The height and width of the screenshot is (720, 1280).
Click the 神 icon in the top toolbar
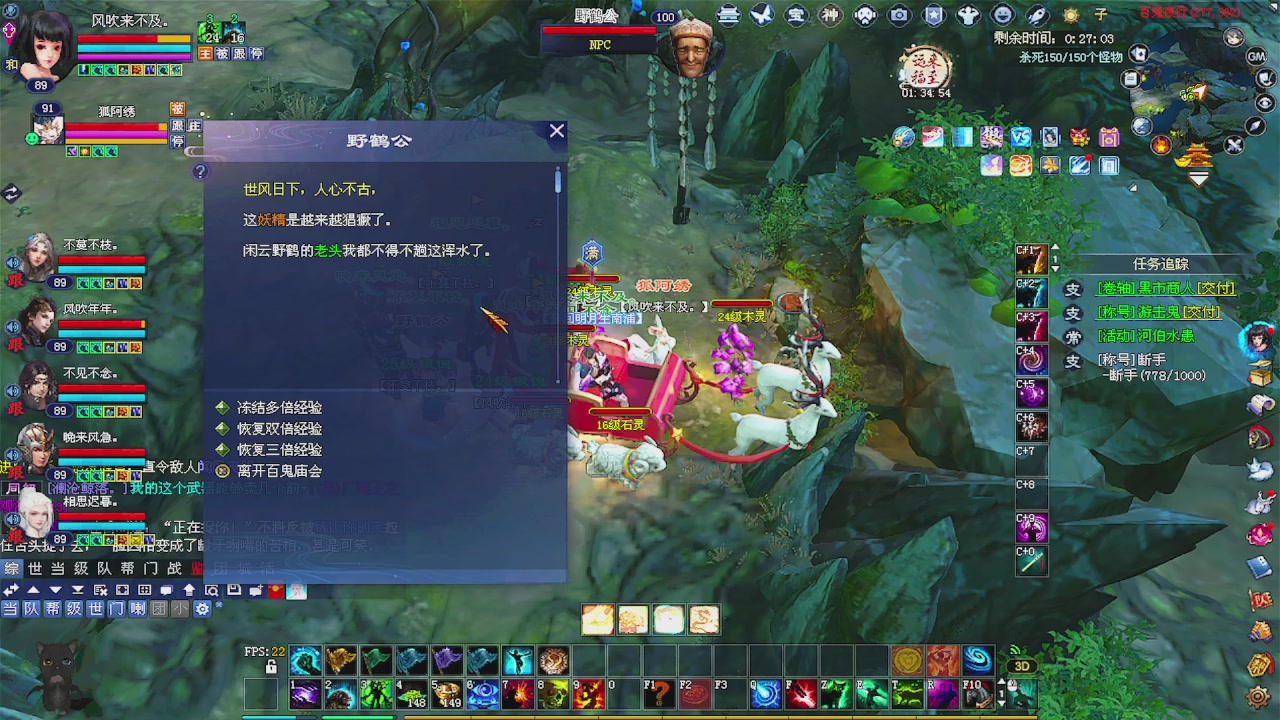coord(830,14)
